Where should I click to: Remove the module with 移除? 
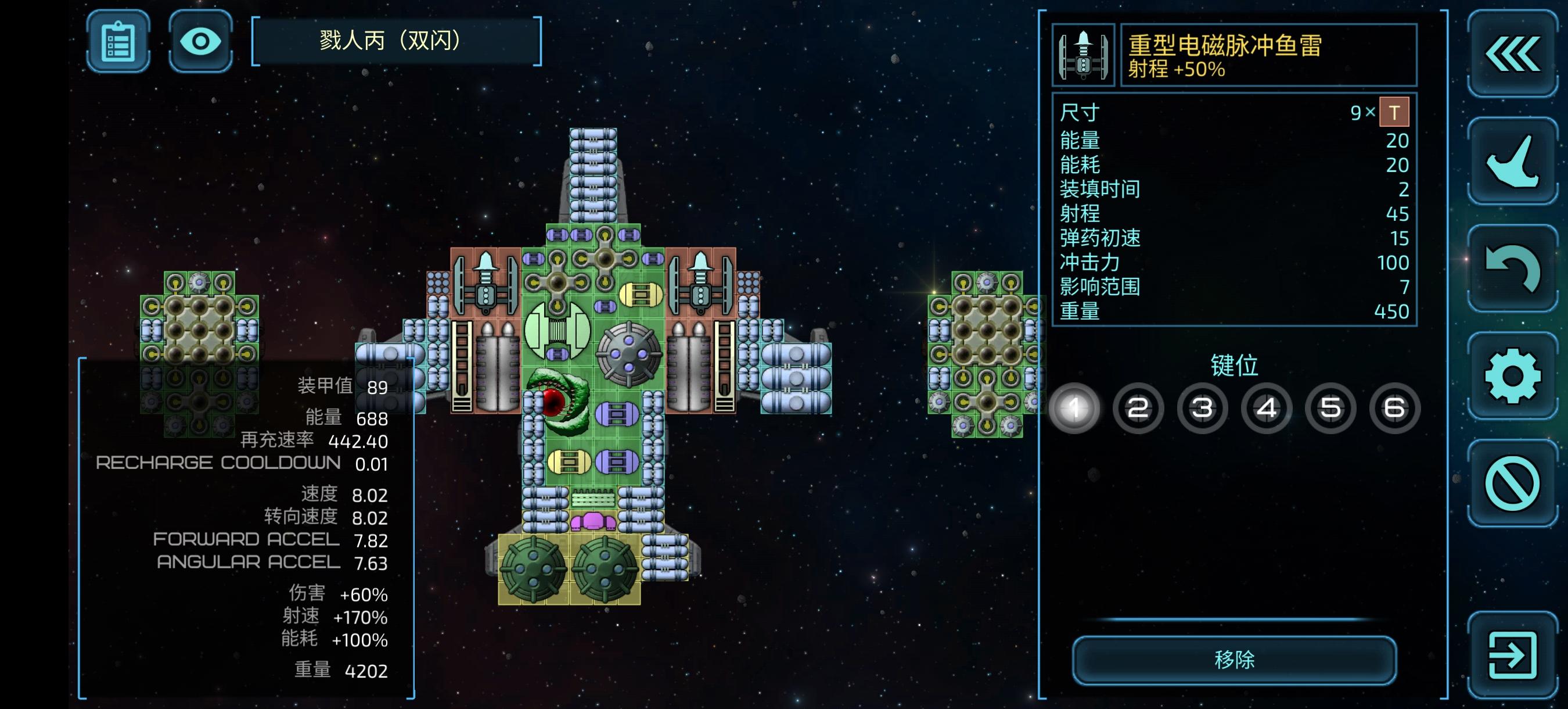point(1234,660)
